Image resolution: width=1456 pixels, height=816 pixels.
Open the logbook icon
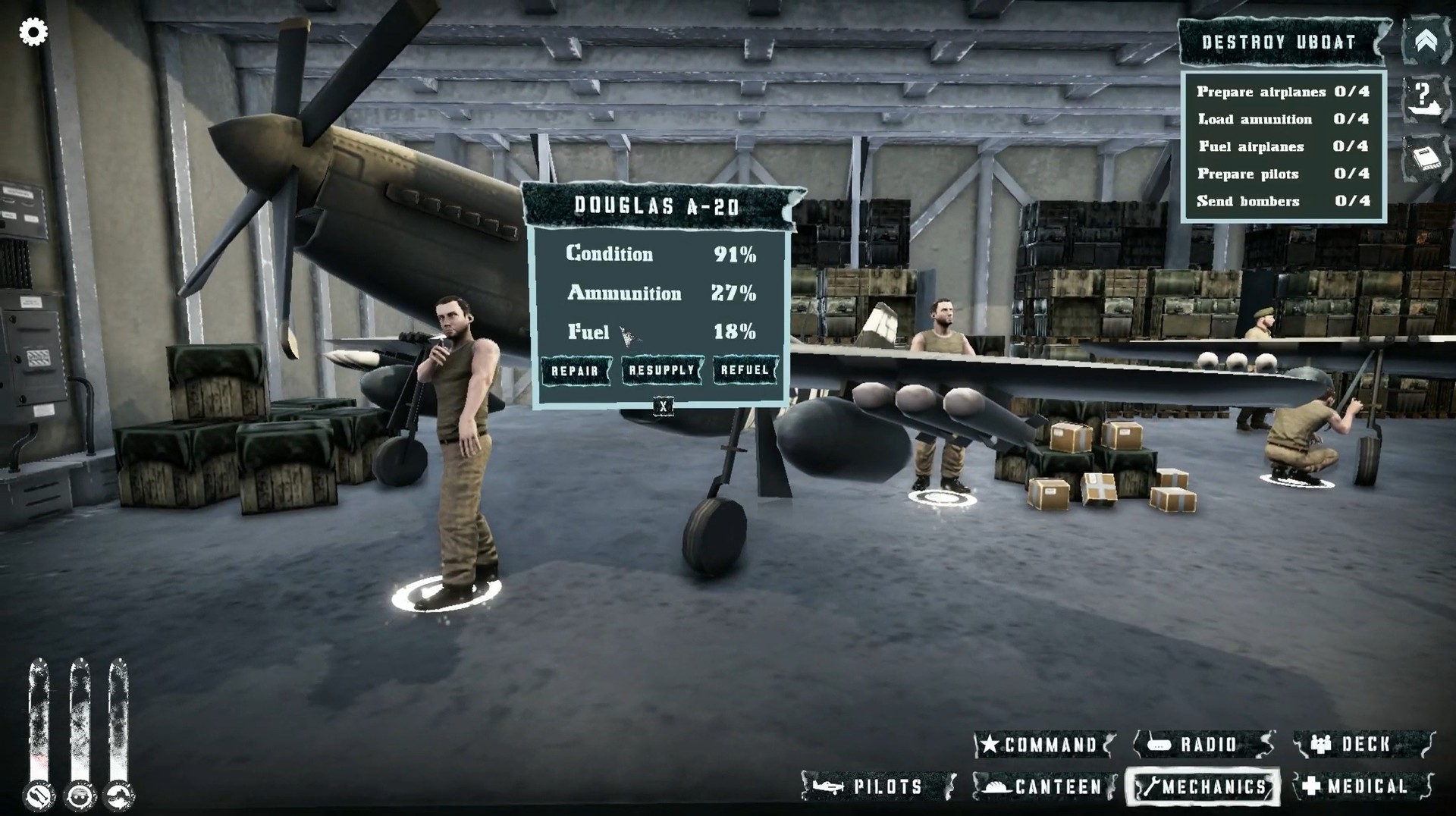pos(1426,158)
